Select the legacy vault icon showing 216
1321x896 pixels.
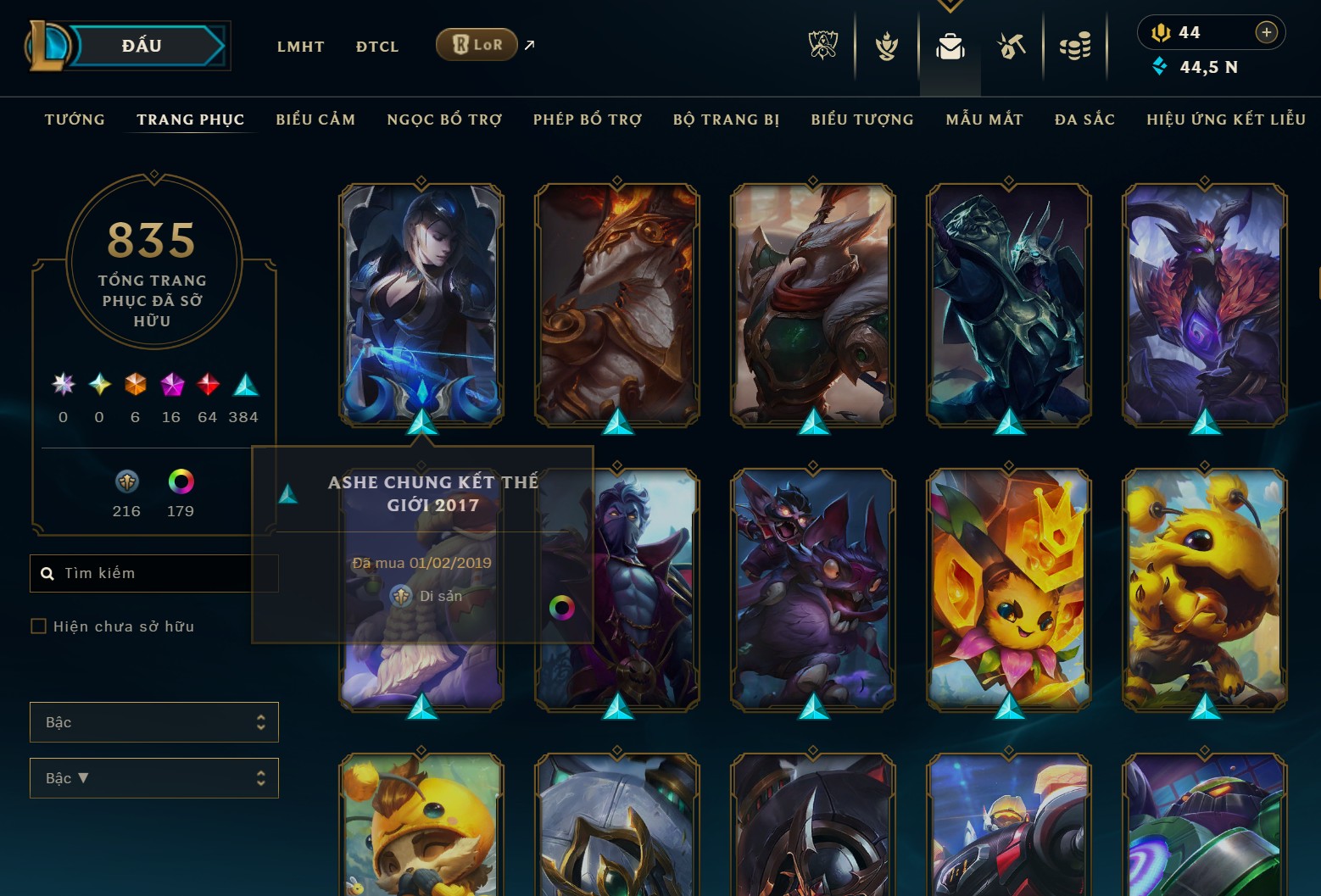126,483
